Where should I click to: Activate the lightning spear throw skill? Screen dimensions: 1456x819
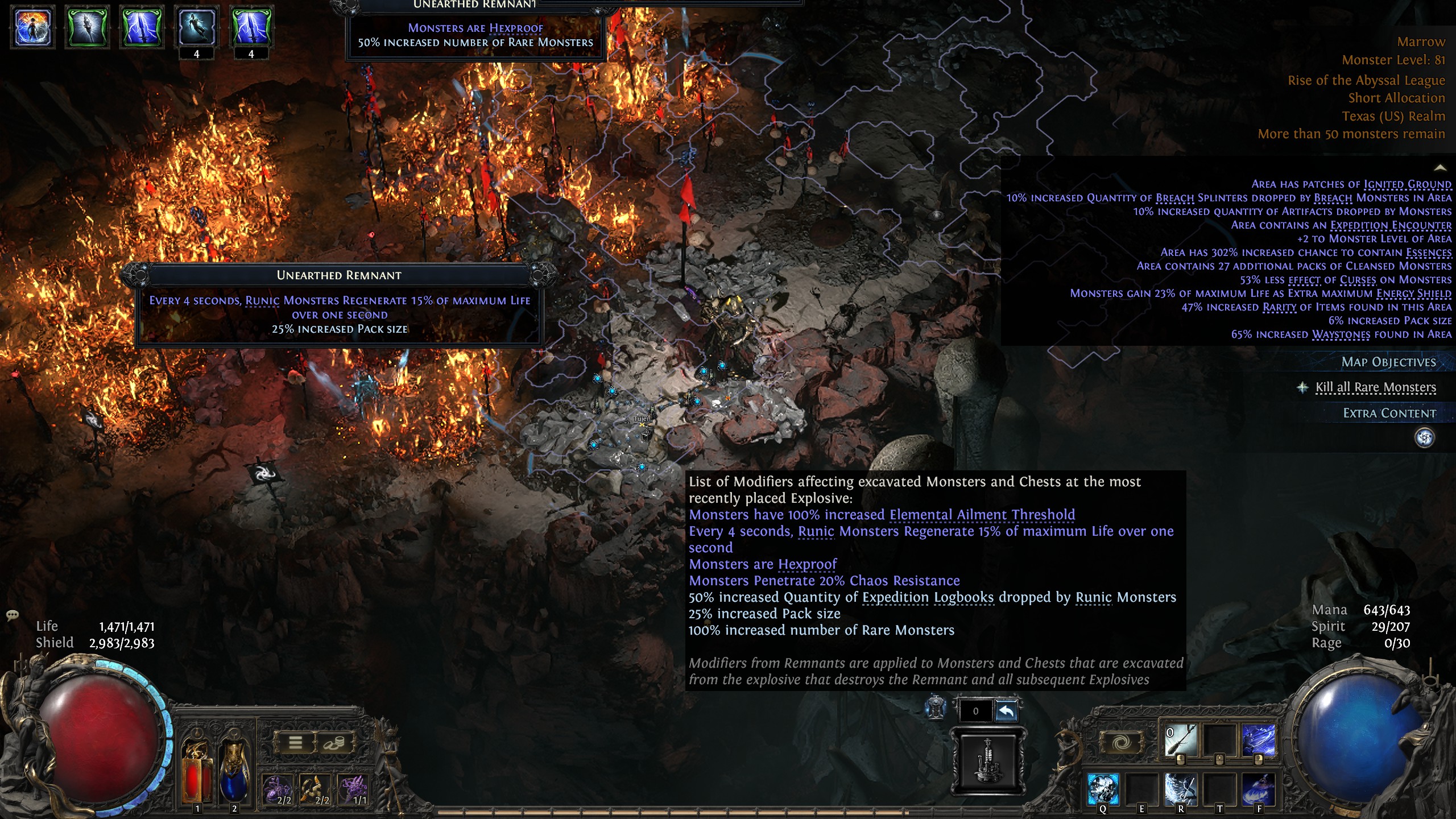(x=1258, y=741)
